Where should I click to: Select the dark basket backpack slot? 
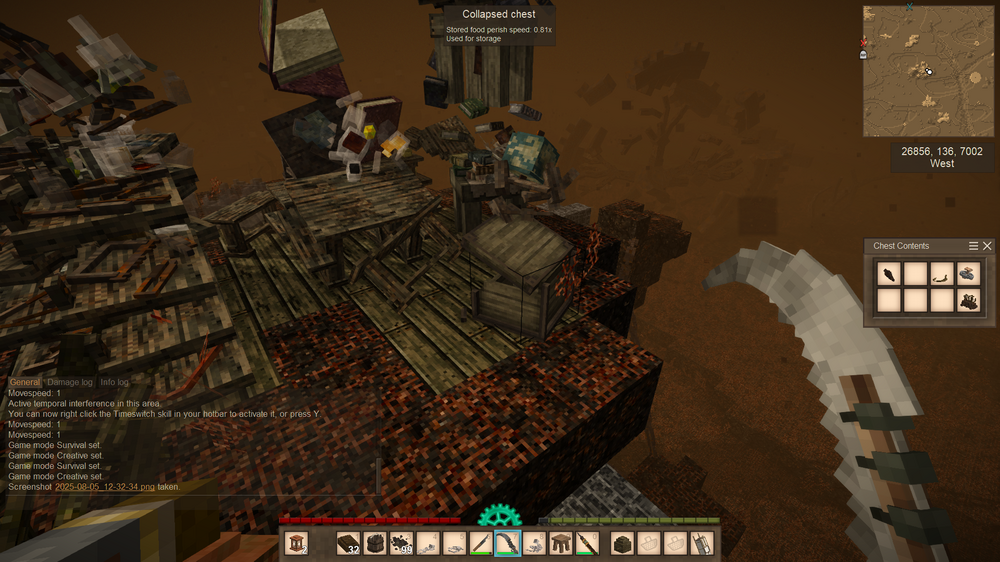(x=622, y=543)
